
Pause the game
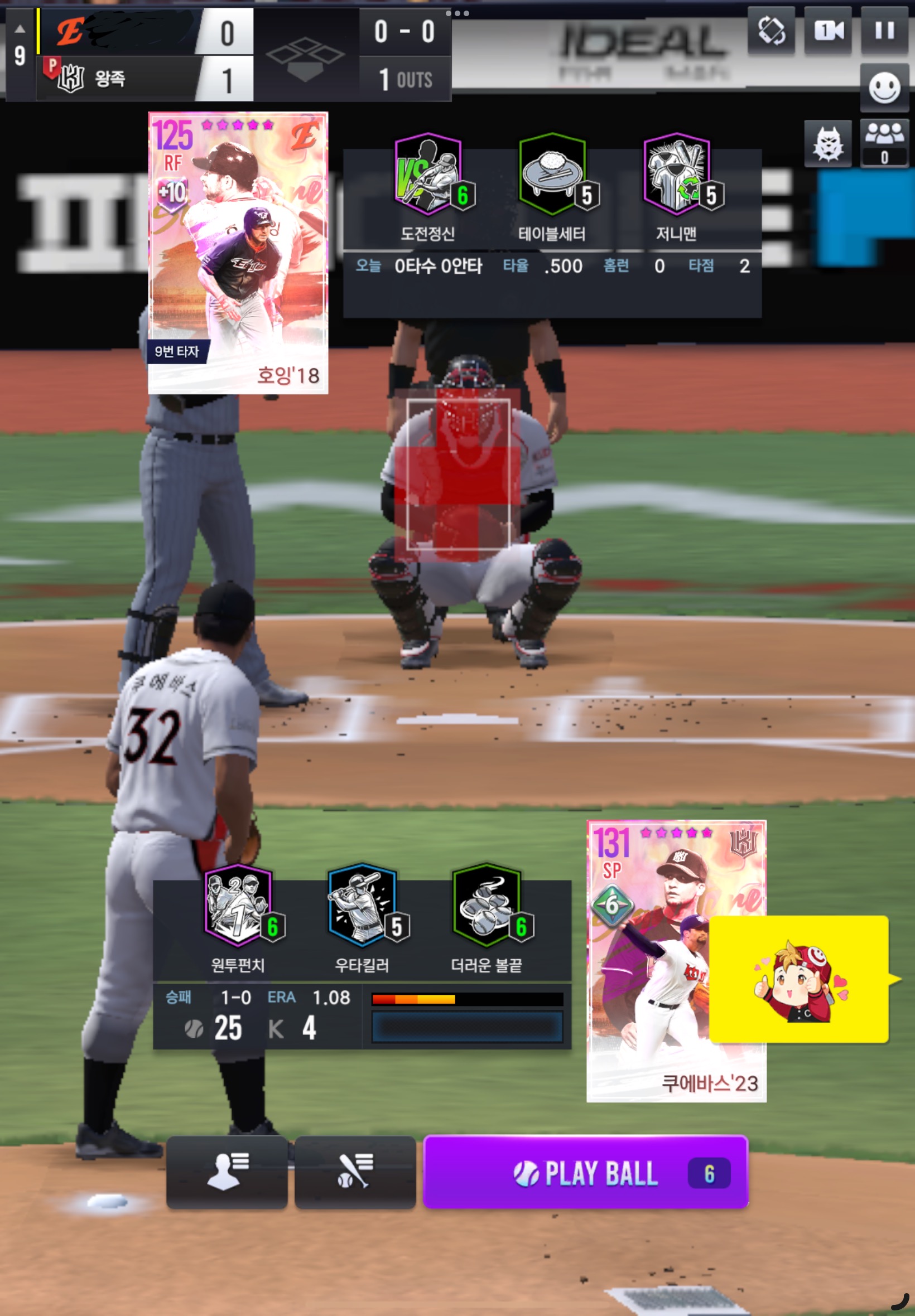click(x=884, y=31)
